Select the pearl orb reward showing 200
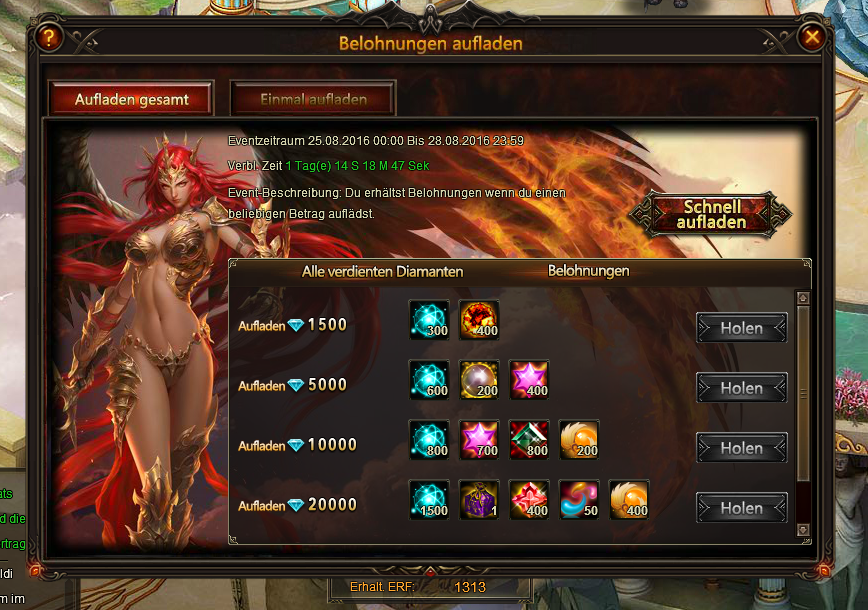This screenshot has height=610, width=868. point(479,380)
